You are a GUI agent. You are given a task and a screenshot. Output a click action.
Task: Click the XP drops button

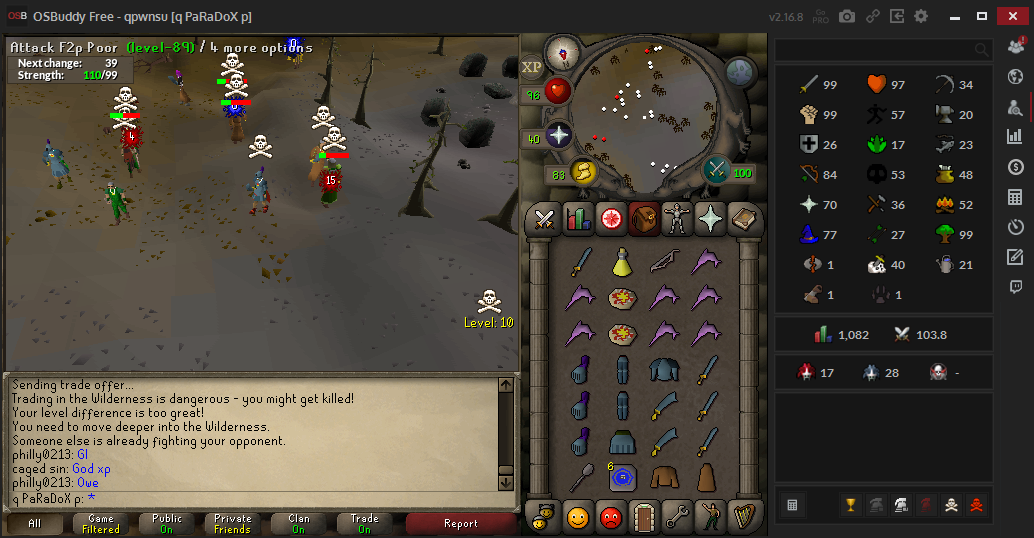(532, 67)
